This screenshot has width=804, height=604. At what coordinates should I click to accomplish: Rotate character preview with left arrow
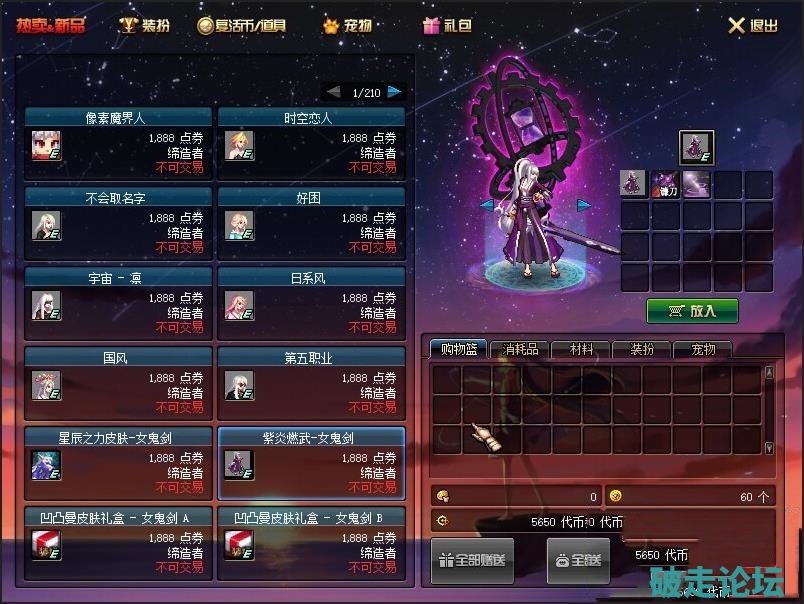487,205
